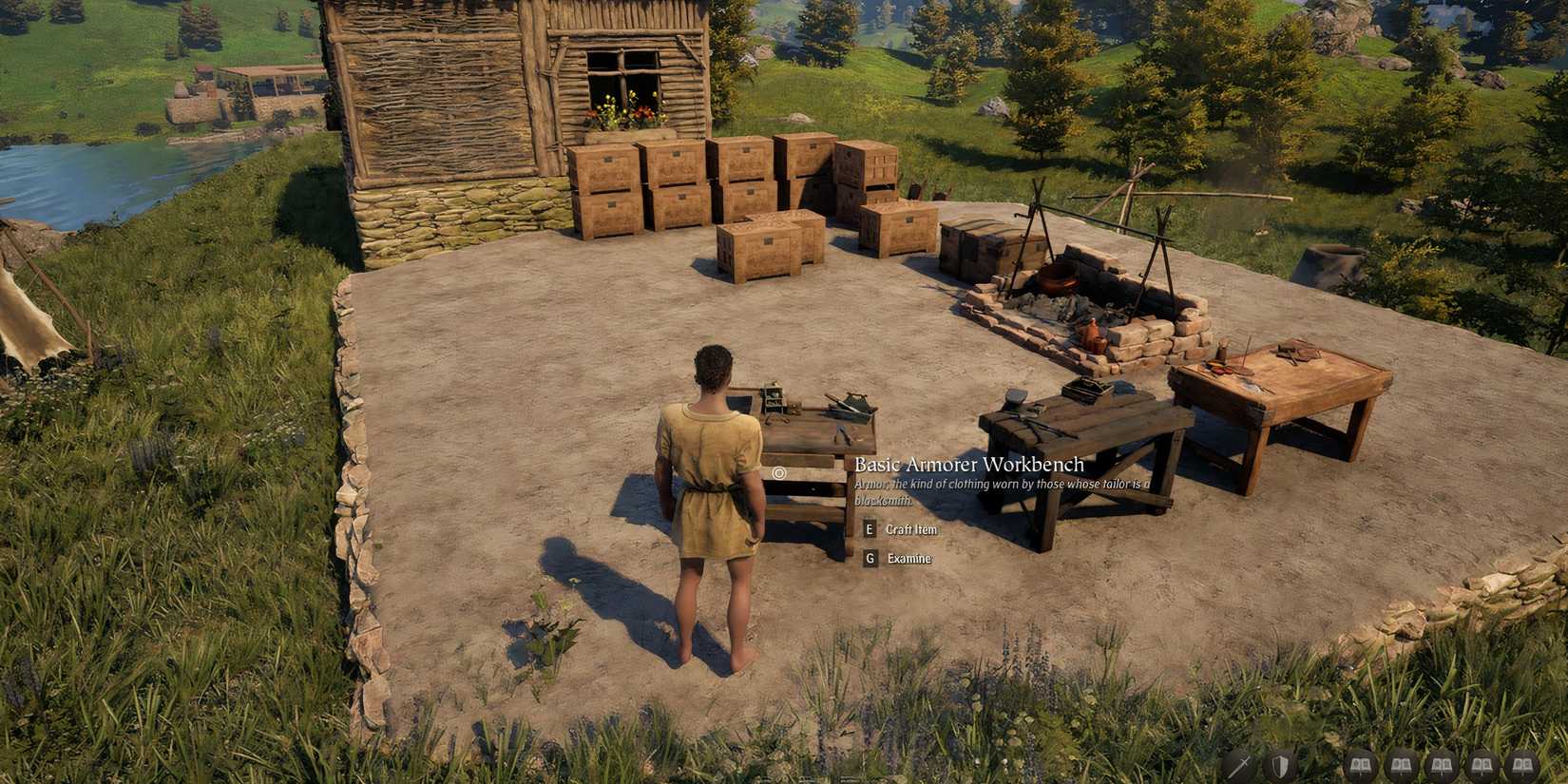Image resolution: width=1568 pixels, height=784 pixels.
Task: Toggle the hotbar shield slot active state
Action: [1280, 764]
